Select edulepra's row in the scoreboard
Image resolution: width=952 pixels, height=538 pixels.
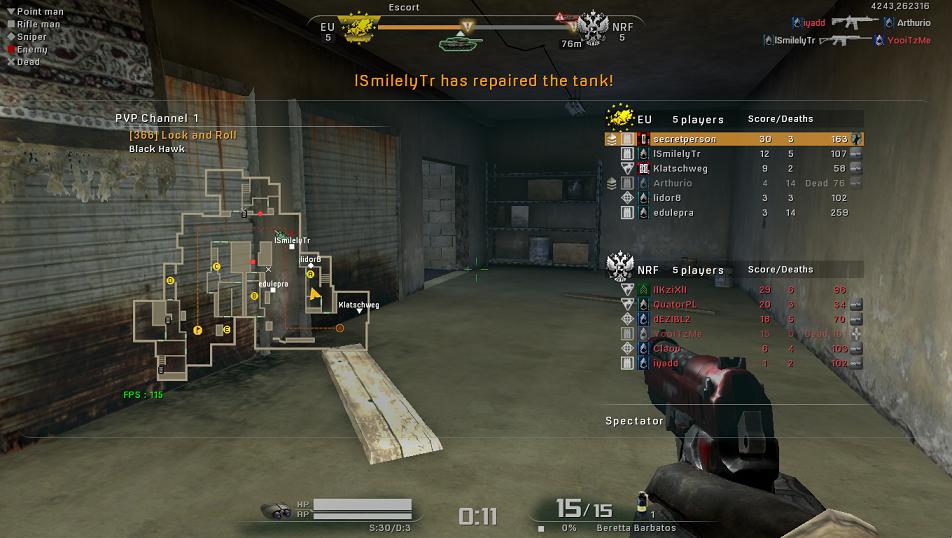733,213
